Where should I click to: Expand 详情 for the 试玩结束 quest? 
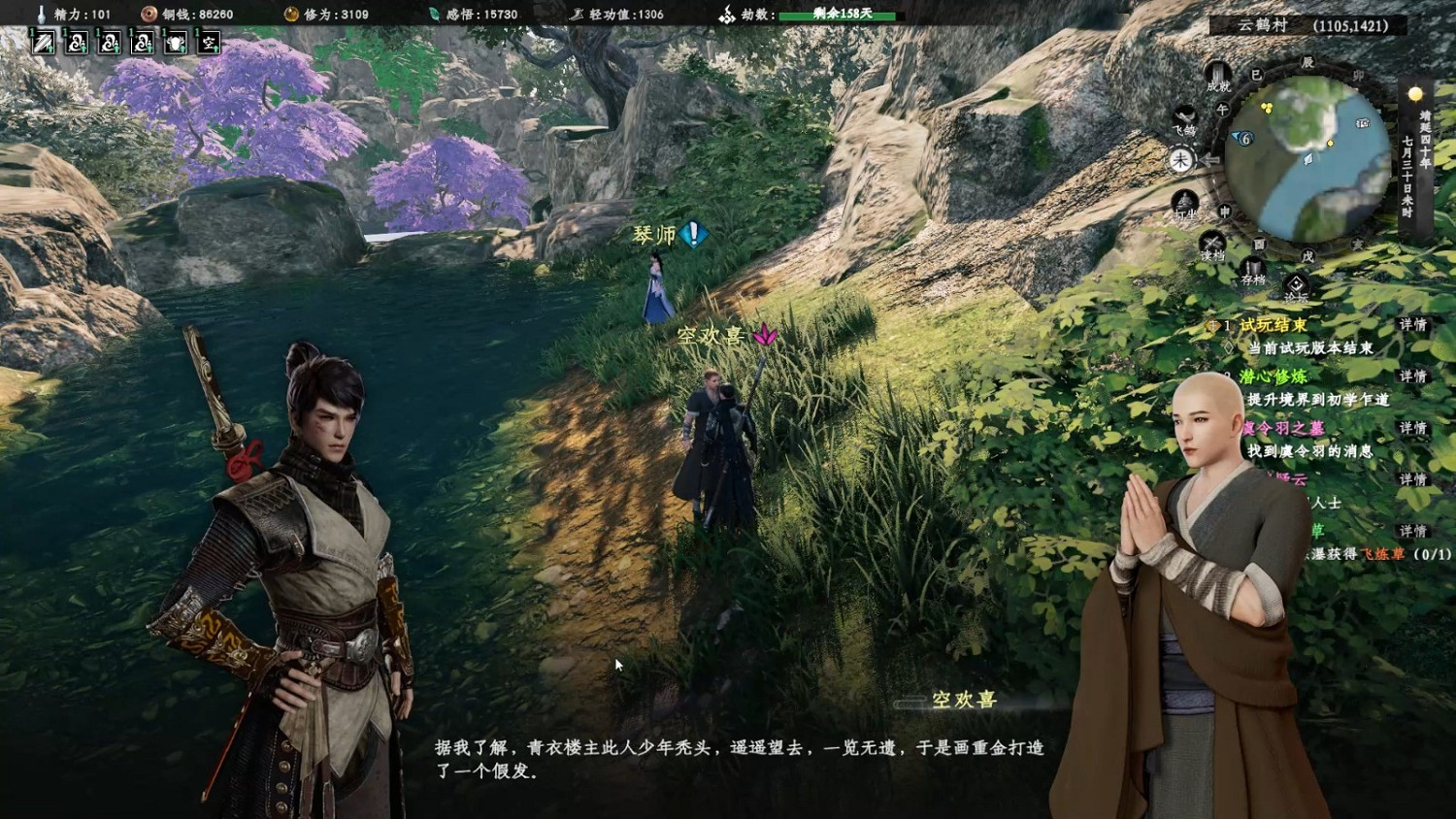click(1413, 324)
